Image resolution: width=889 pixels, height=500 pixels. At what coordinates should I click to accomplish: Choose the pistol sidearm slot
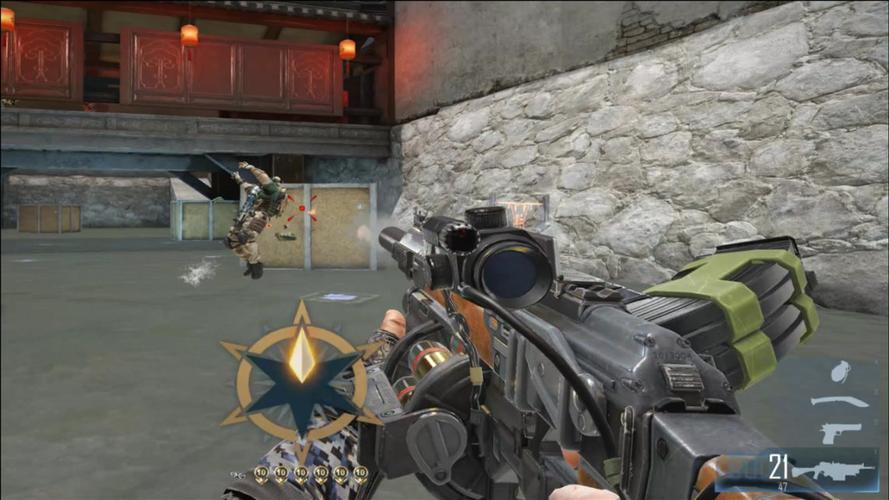click(x=840, y=433)
